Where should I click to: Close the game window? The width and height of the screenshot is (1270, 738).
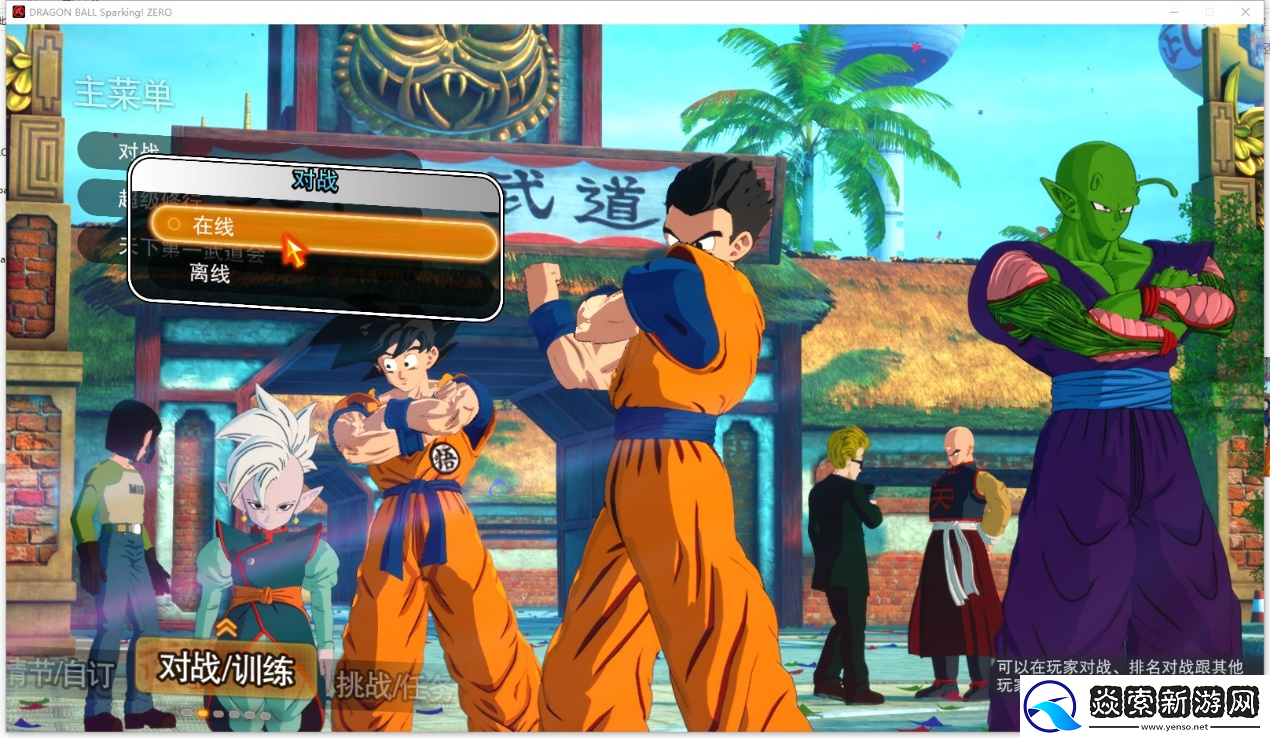1246,11
